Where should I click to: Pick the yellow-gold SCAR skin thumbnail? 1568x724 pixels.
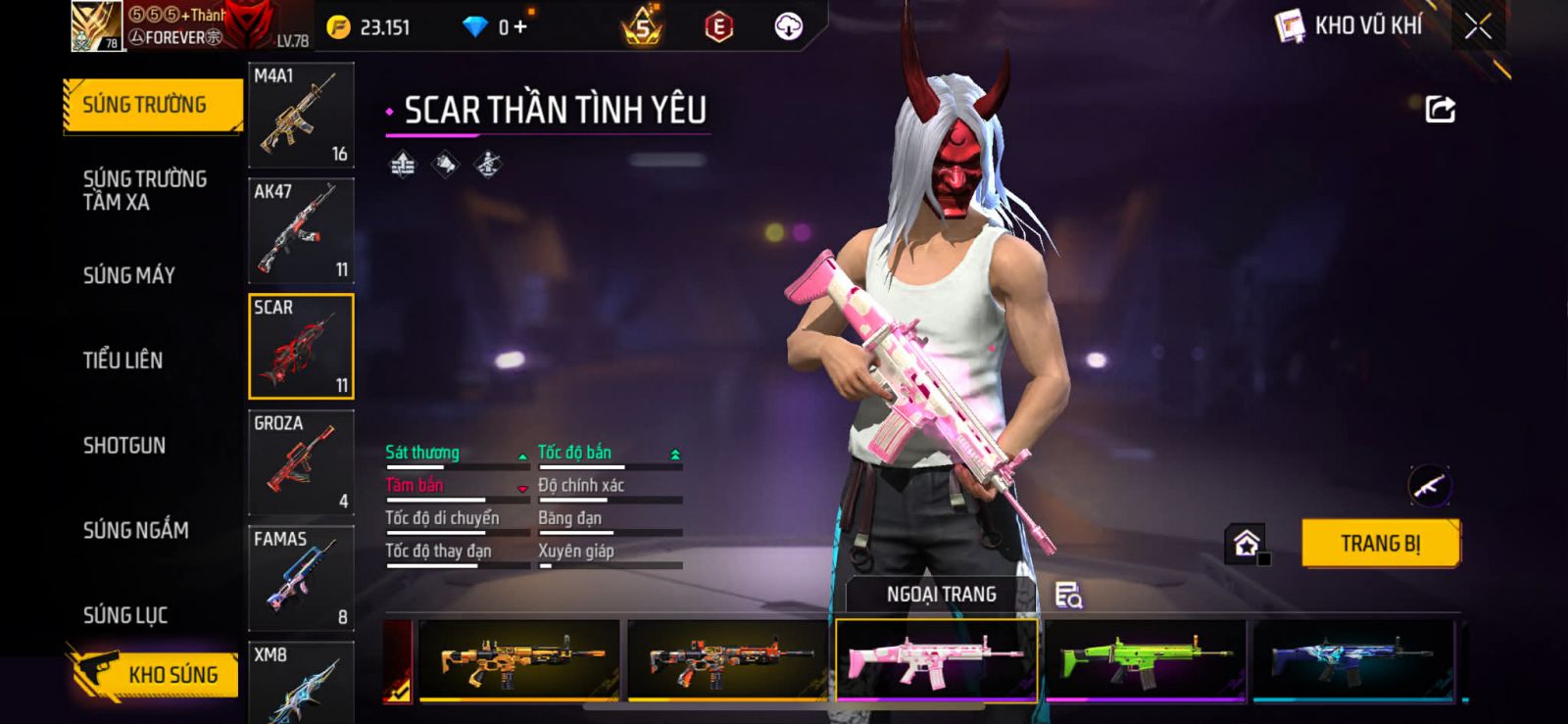(x=519, y=659)
